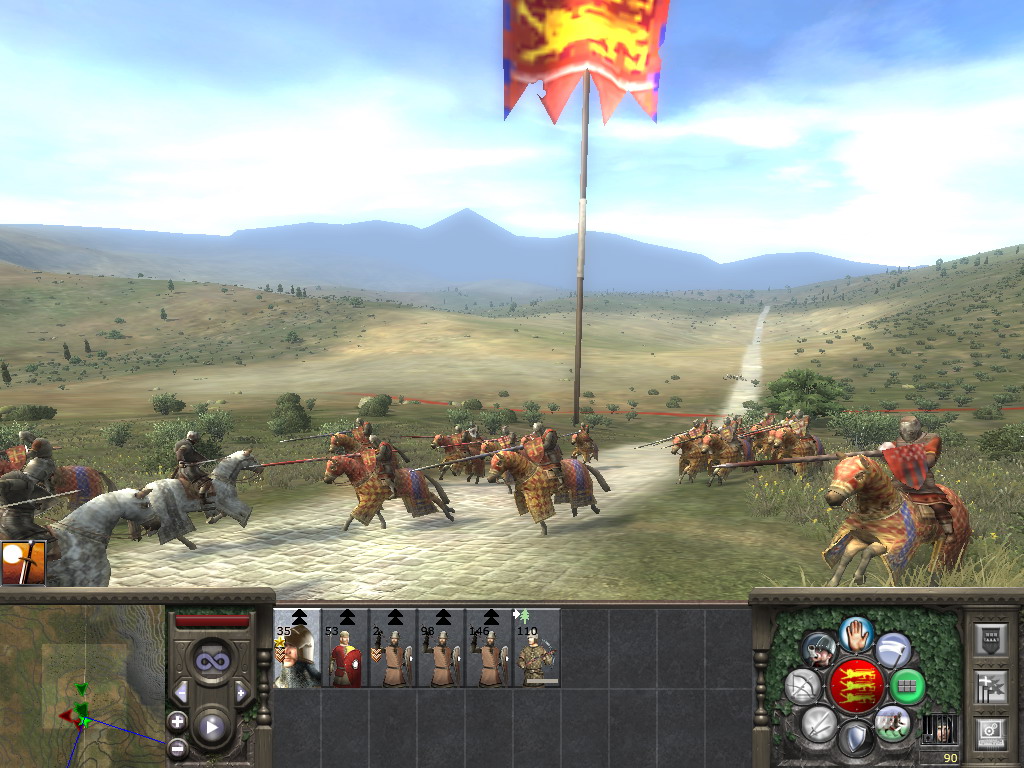
Task: Toggle the infinity game speed button
Action: tap(211, 662)
